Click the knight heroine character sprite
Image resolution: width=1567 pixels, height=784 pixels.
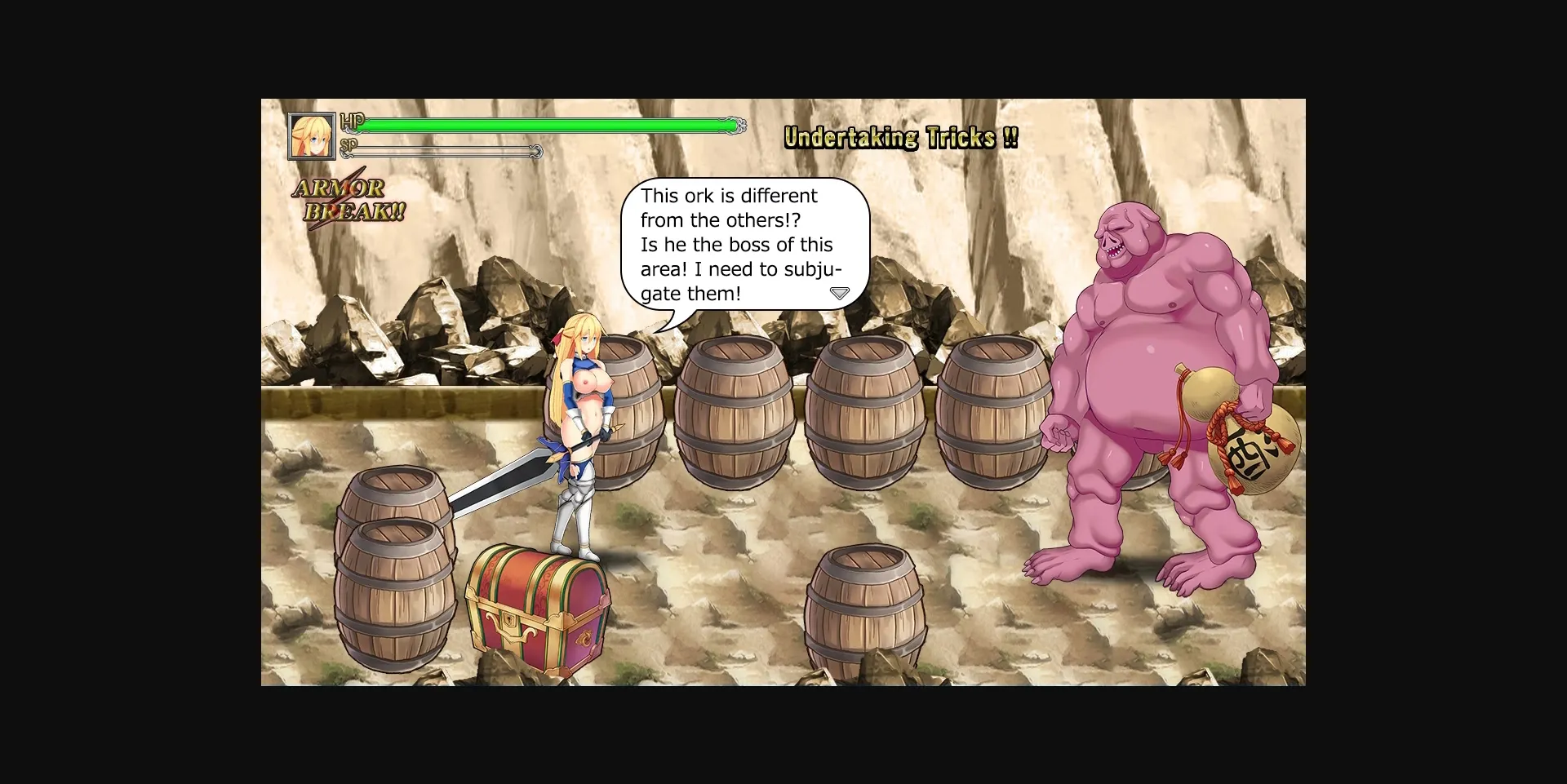click(584, 424)
